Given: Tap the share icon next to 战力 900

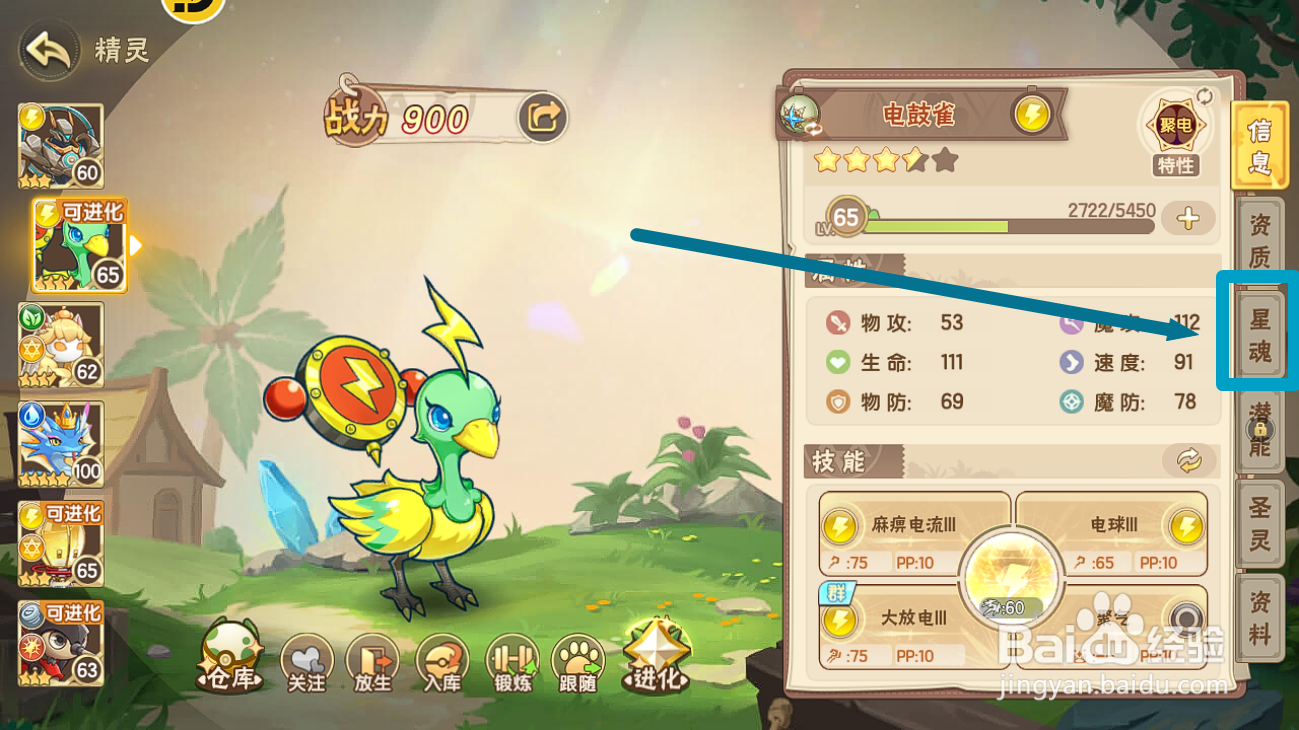Looking at the screenshot, I should click(x=541, y=116).
